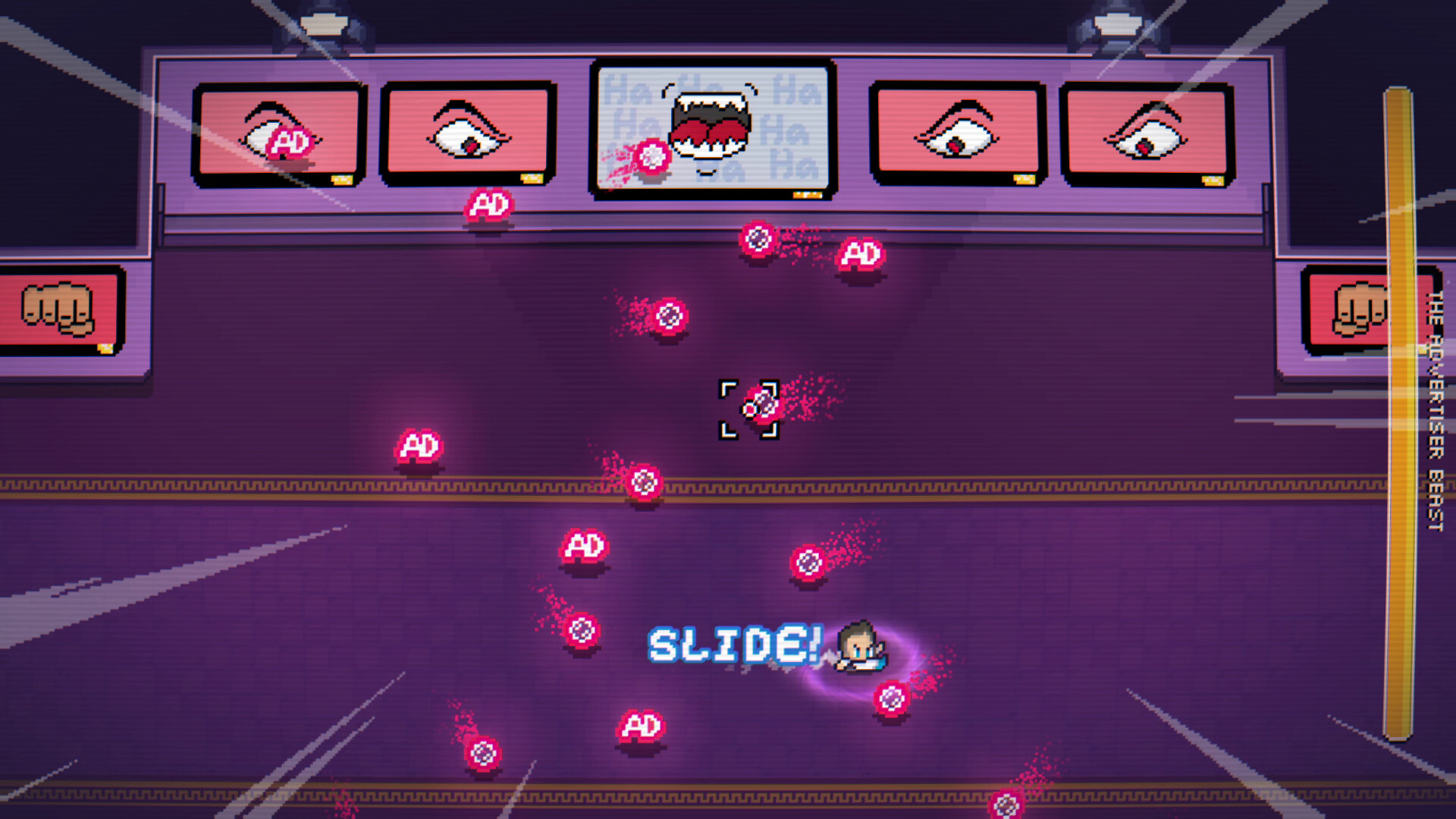Click the eye monitor right of the mouth screen
The image size is (1456, 819).
point(955,133)
